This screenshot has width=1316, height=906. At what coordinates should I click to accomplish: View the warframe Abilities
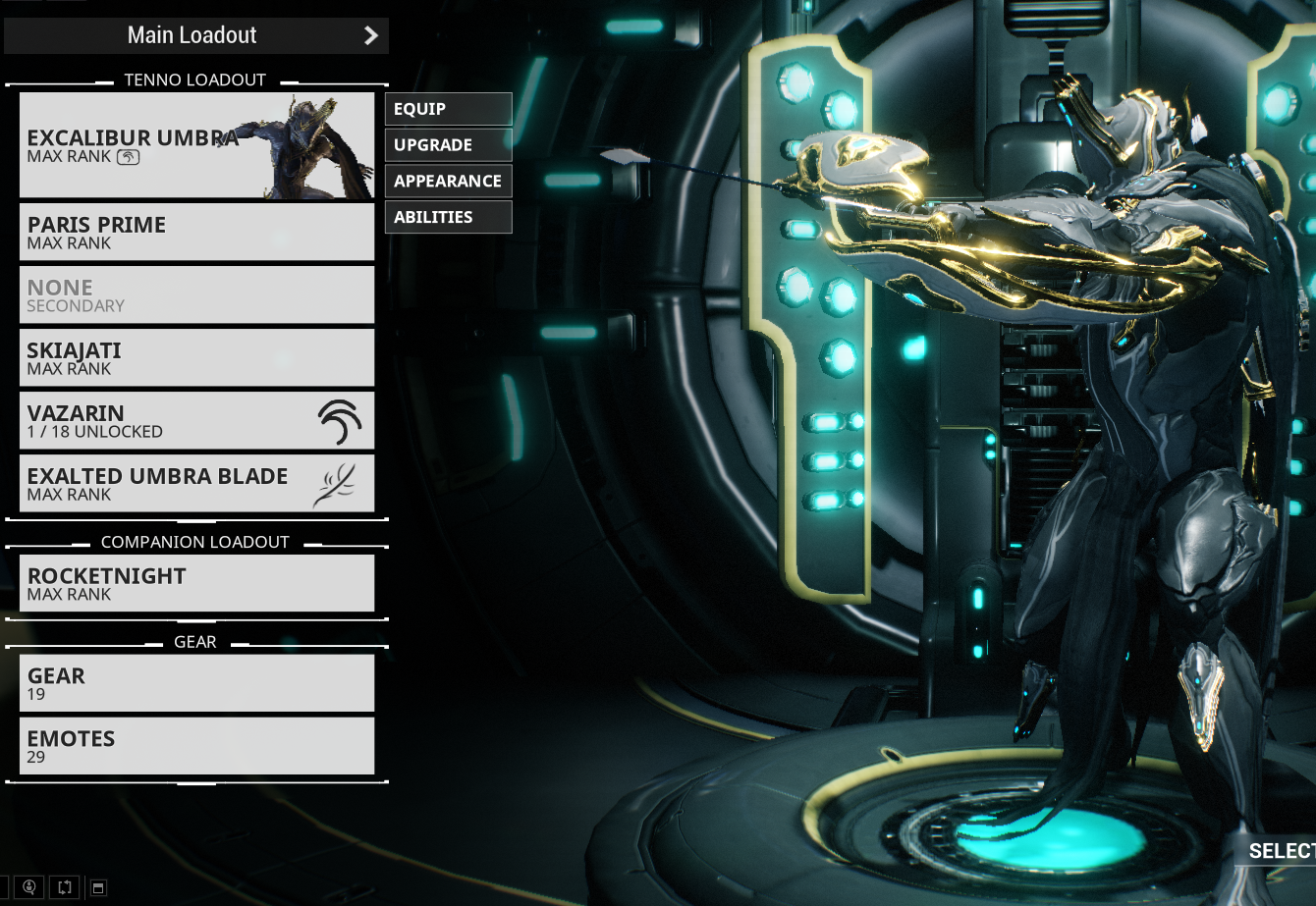(x=448, y=217)
